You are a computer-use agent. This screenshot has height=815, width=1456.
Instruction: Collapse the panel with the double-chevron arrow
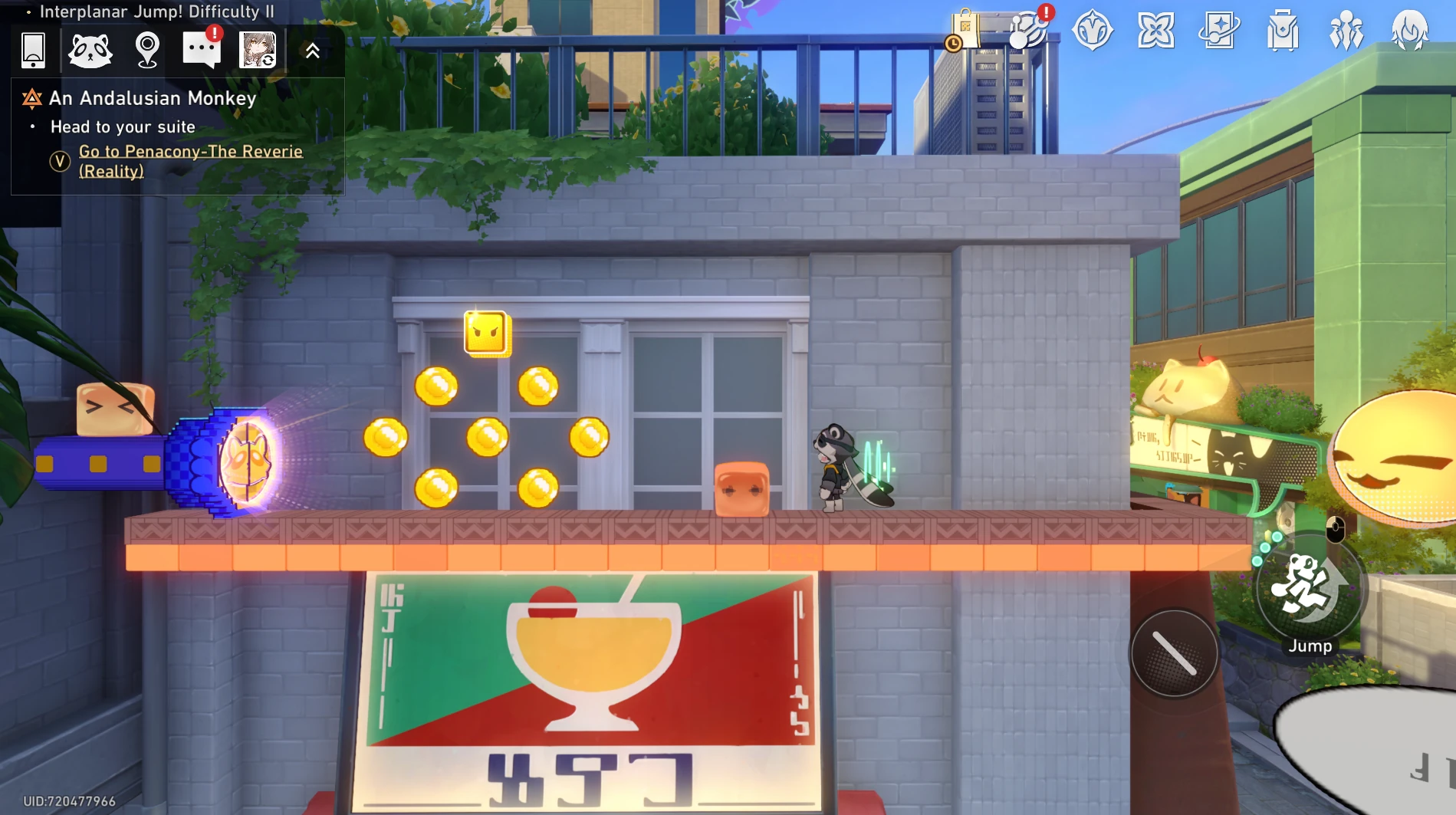pyautogui.click(x=312, y=51)
